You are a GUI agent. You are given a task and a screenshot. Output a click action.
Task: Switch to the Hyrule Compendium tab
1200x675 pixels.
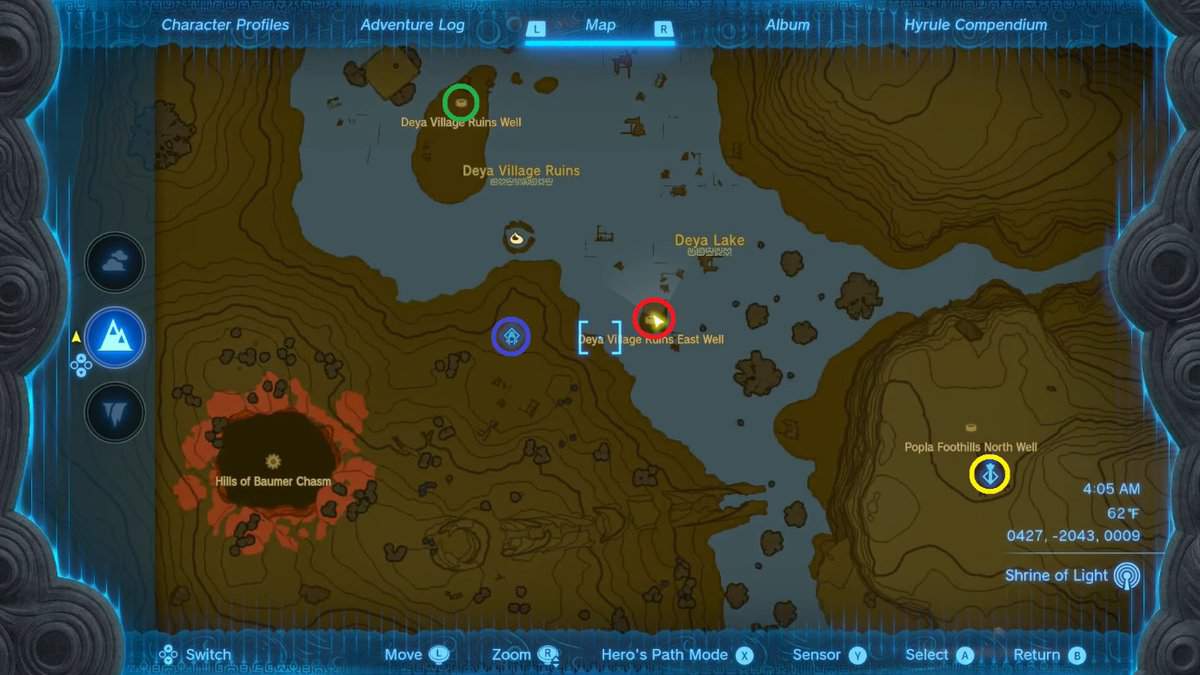pyautogui.click(x=975, y=25)
